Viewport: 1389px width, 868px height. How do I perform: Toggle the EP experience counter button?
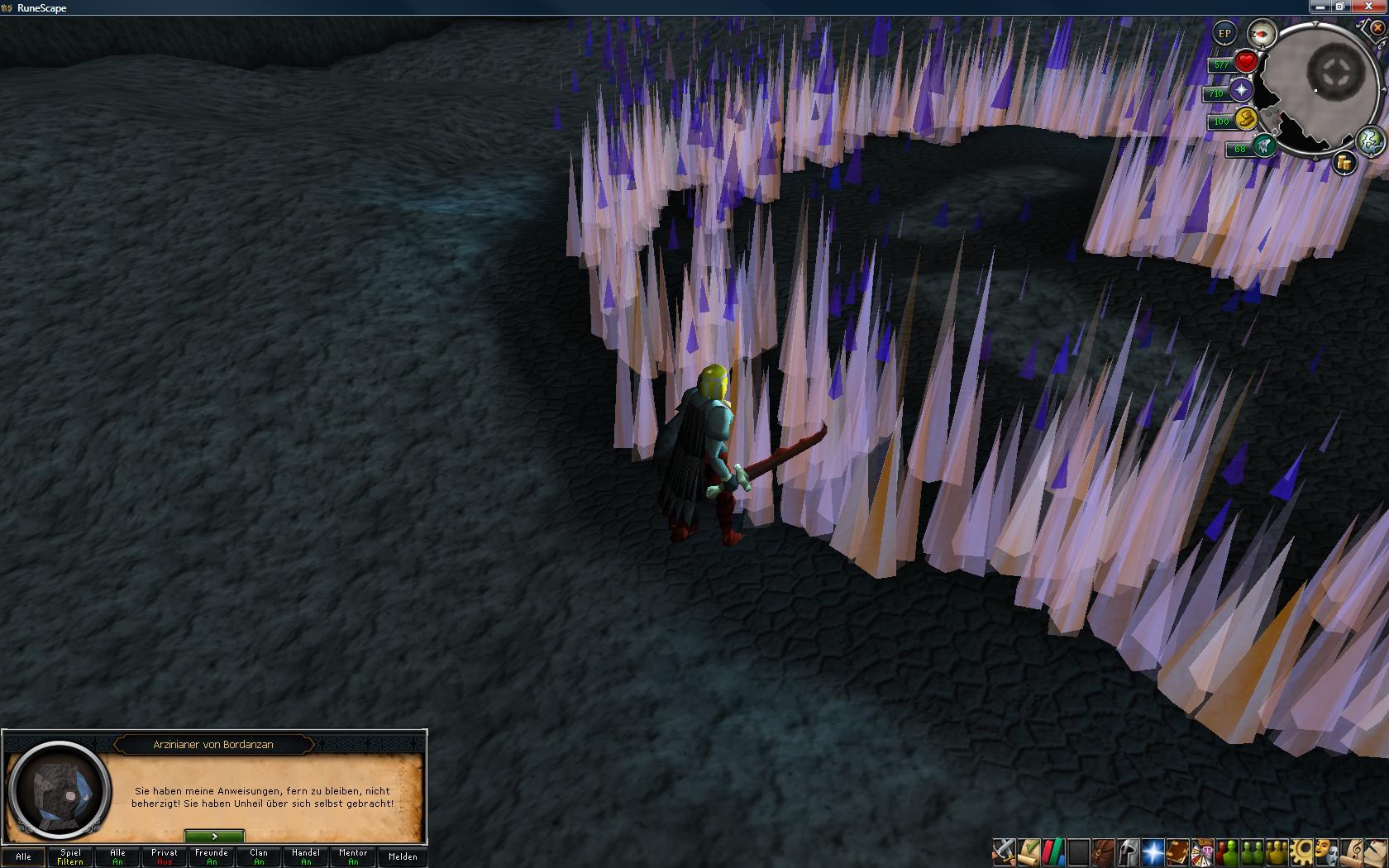click(1224, 34)
